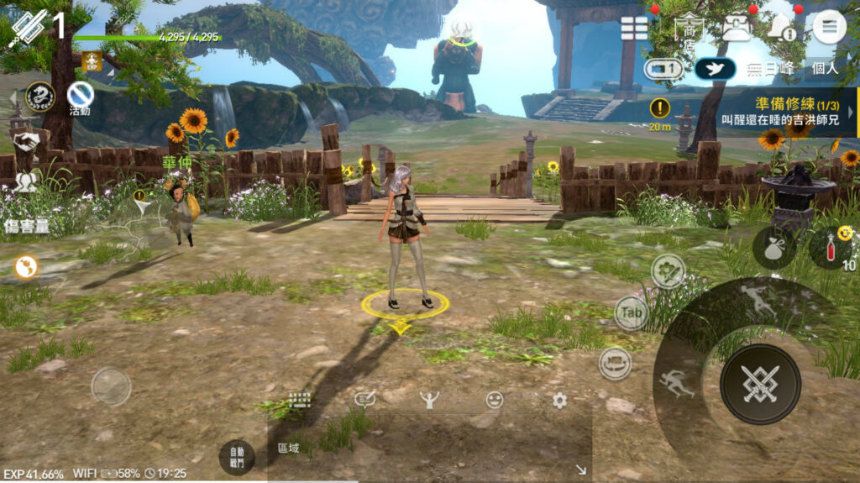Select the dragon emblem icon
This screenshot has width=860, height=483.
[39, 96]
